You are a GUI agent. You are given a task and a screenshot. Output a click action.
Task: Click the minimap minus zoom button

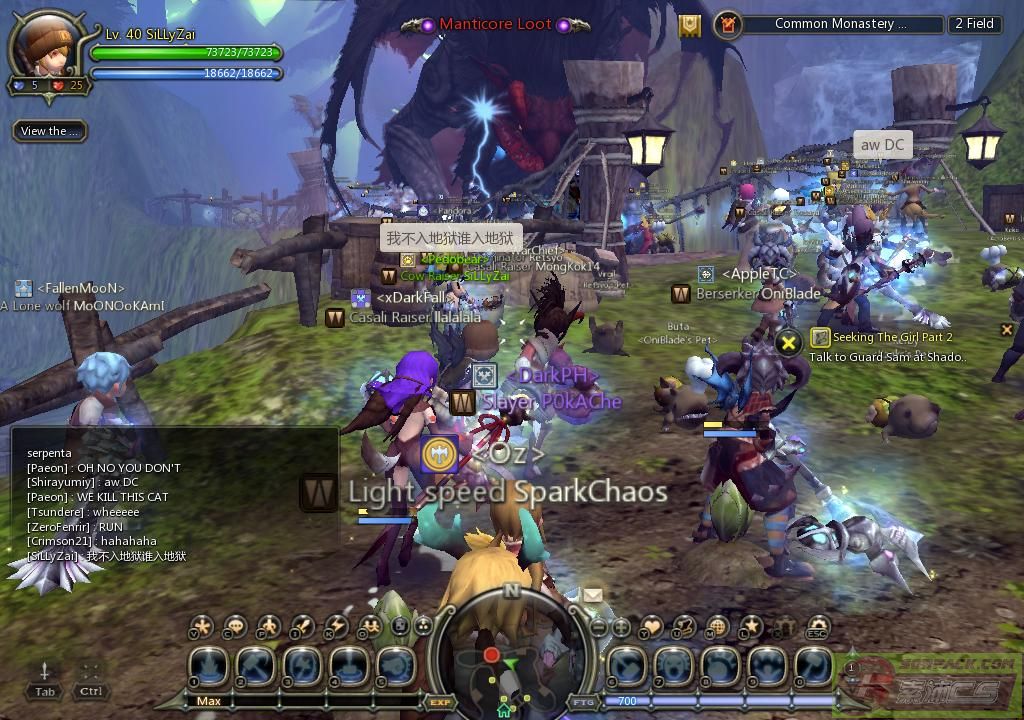598,627
